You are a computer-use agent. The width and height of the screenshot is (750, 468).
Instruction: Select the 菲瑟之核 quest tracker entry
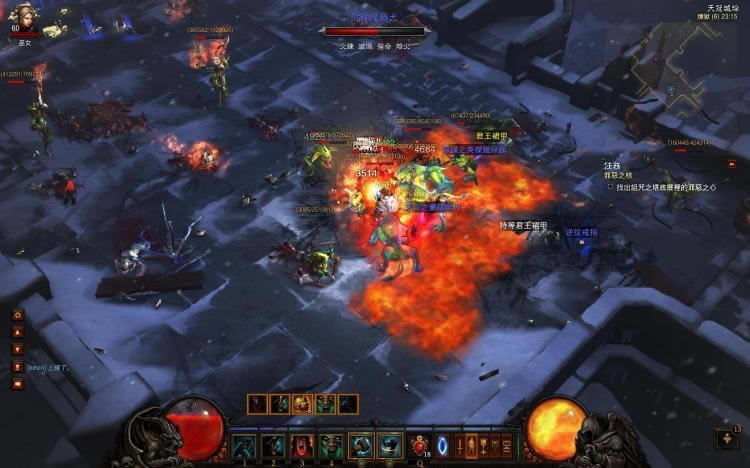[619, 175]
